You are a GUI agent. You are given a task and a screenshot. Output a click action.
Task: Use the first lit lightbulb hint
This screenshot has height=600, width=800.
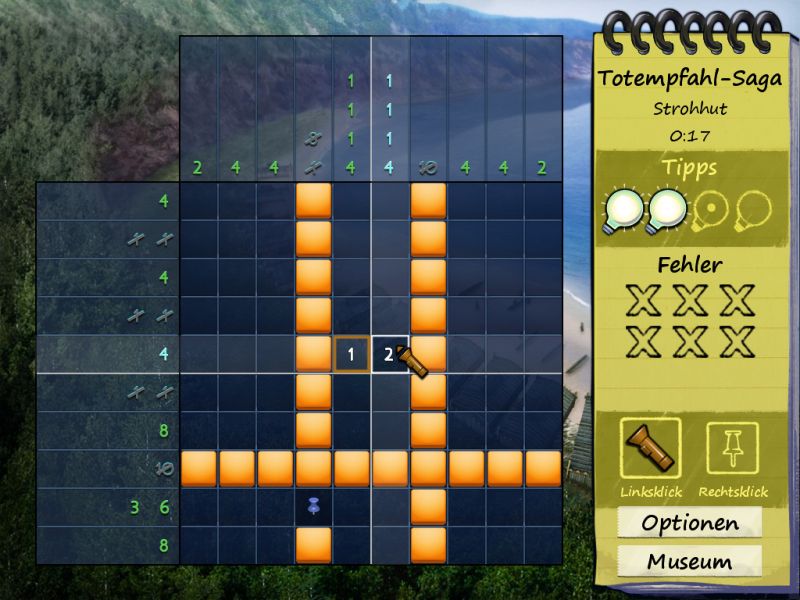tap(623, 211)
